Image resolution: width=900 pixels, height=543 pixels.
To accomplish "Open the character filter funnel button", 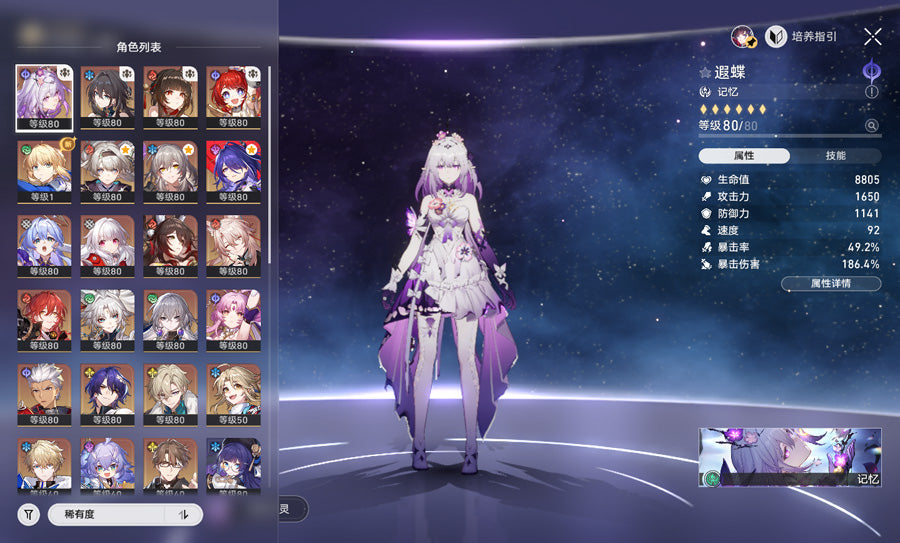I will click(28, 514).
